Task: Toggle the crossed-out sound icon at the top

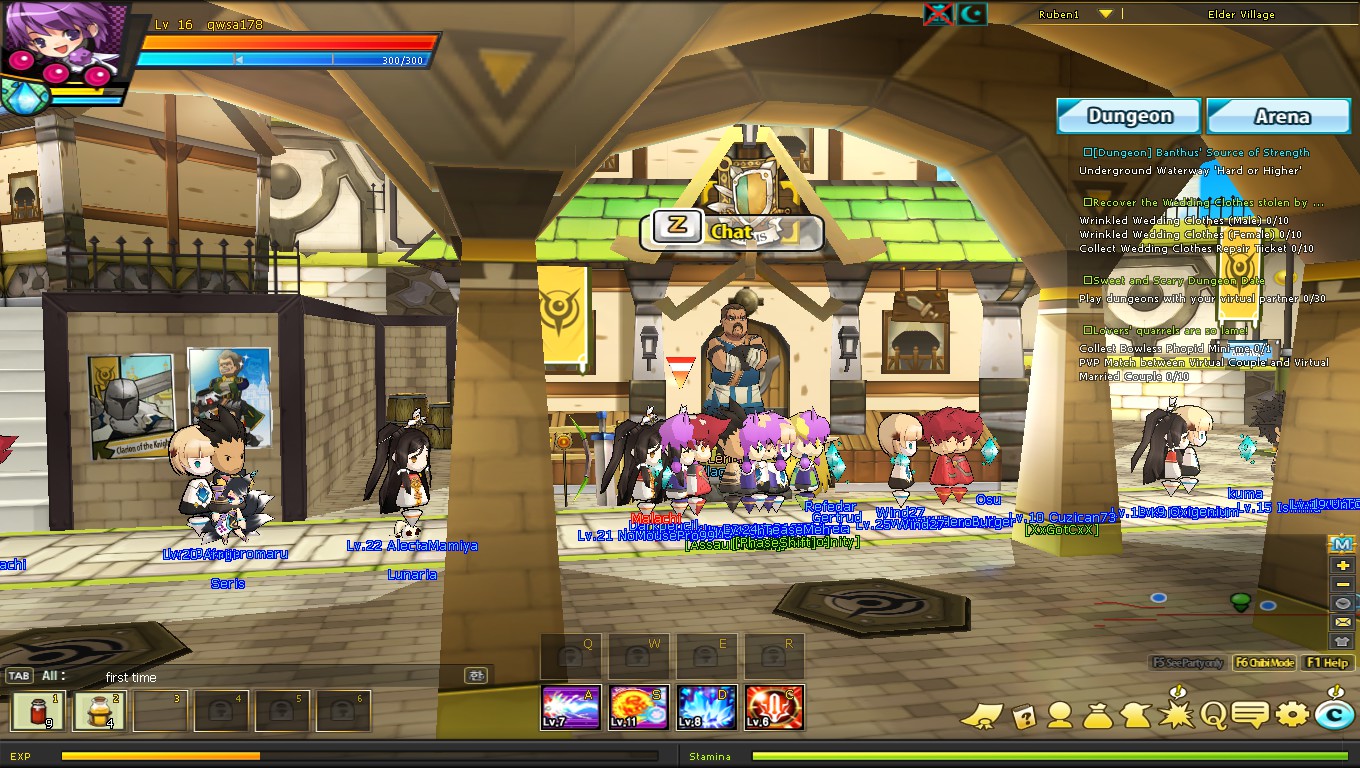Action: click(938, 14)
